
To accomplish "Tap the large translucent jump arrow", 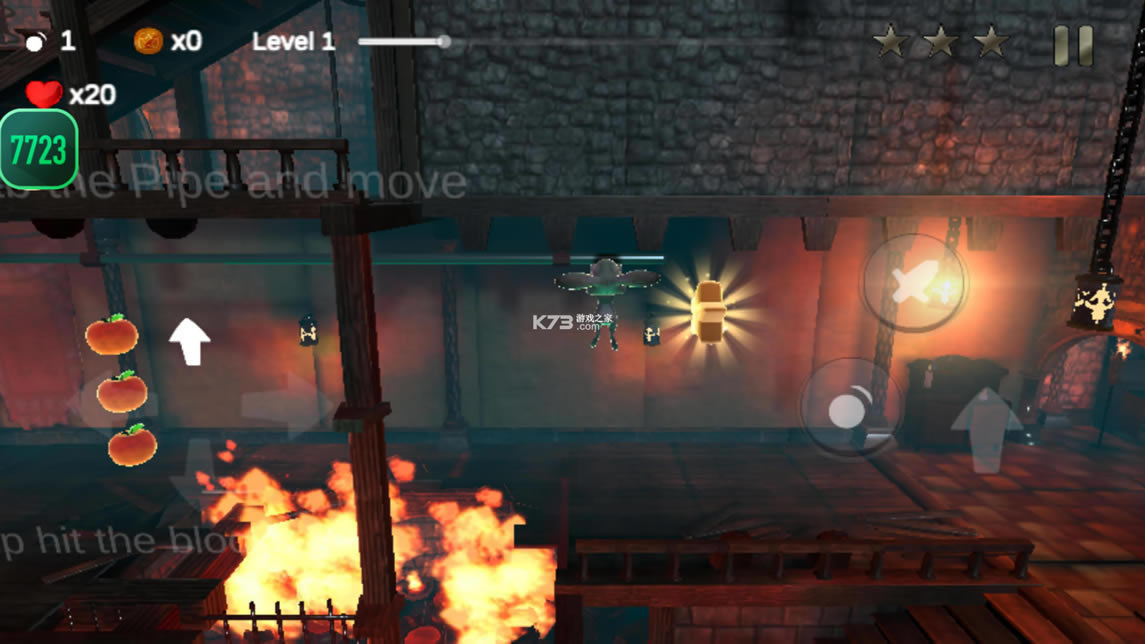I will pos(987,429).
